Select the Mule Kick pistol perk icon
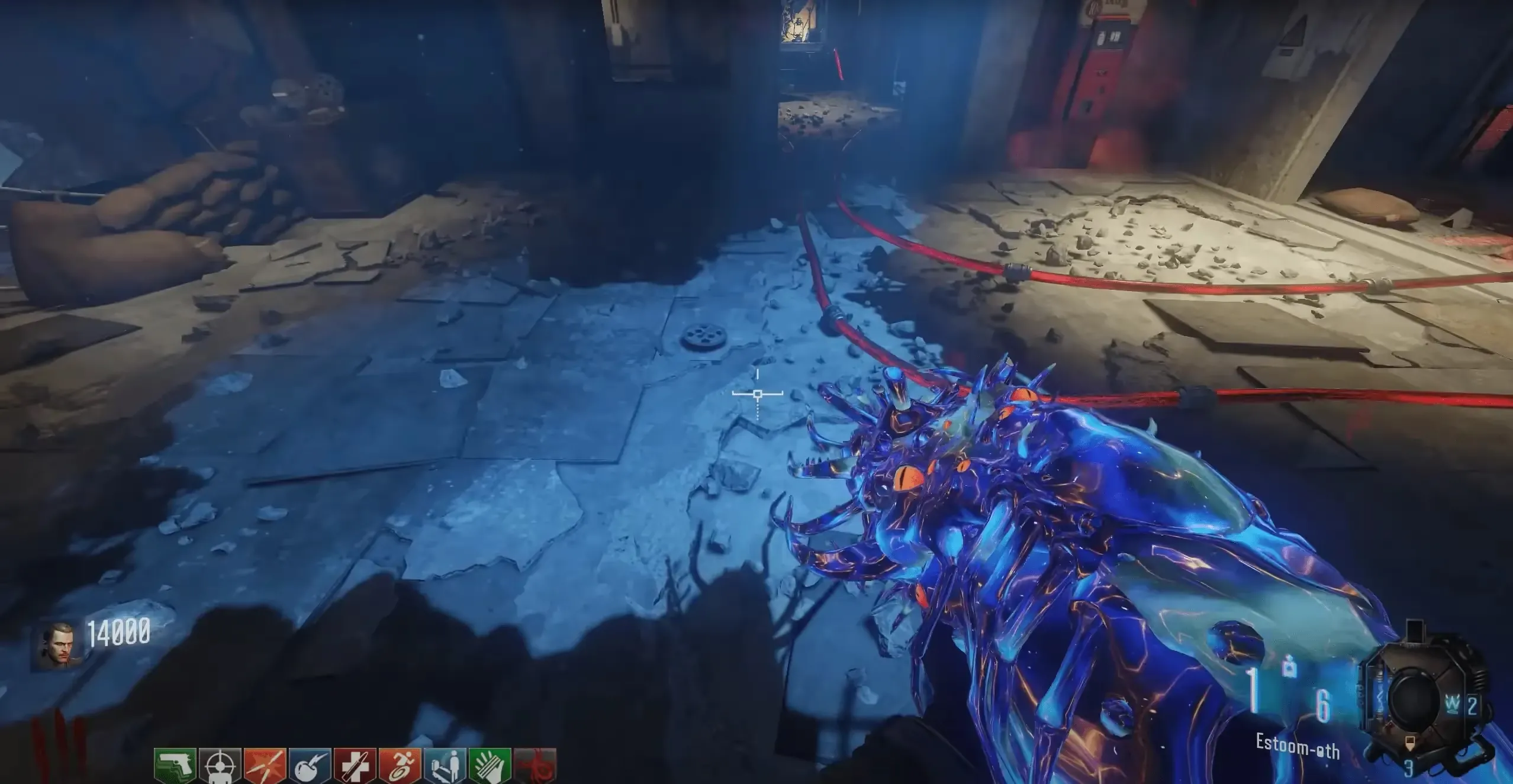 coord(176,766)
